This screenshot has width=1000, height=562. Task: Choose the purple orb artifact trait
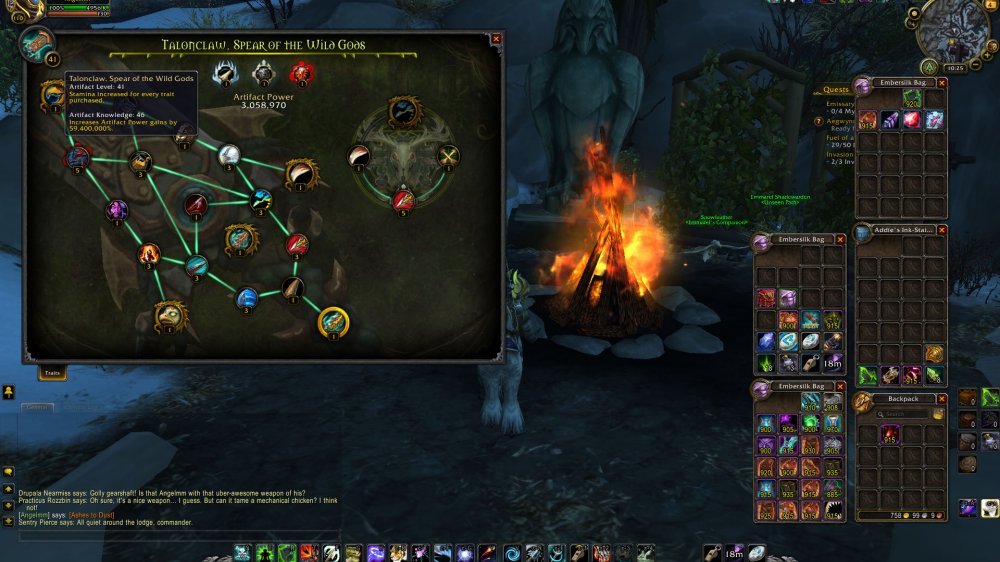[118, 210]
